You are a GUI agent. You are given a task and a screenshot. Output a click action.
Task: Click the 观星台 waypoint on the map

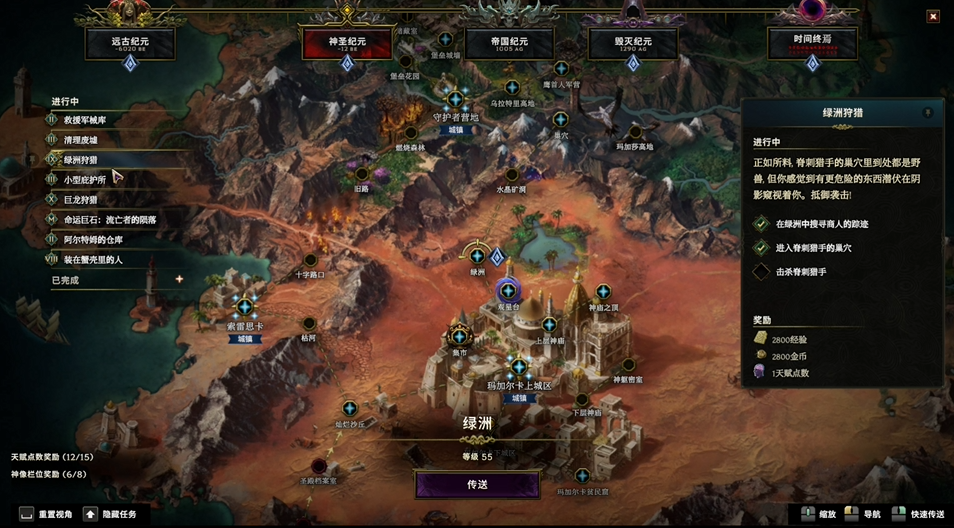click(508, 290)
